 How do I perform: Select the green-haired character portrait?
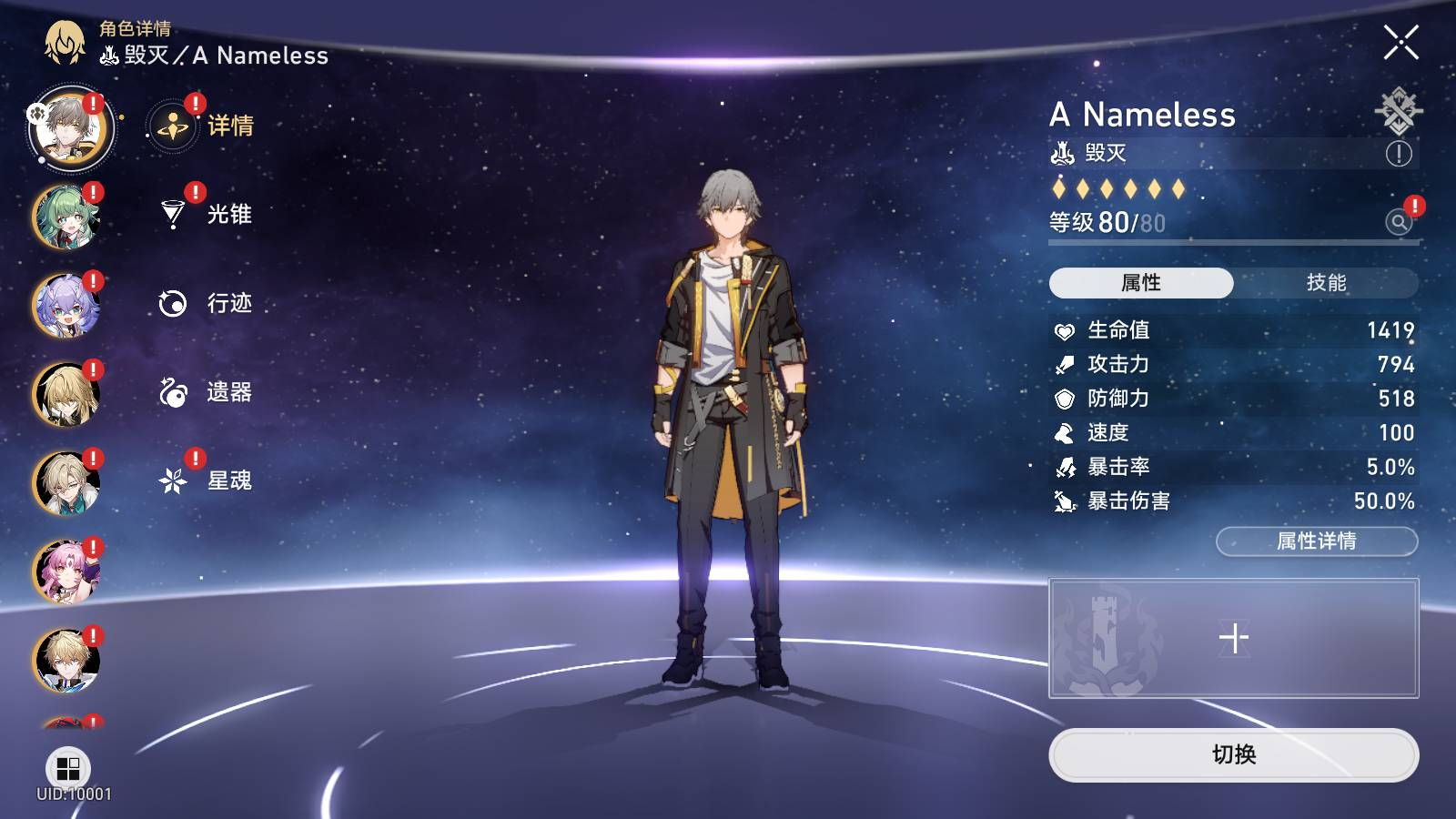point(66,218)
